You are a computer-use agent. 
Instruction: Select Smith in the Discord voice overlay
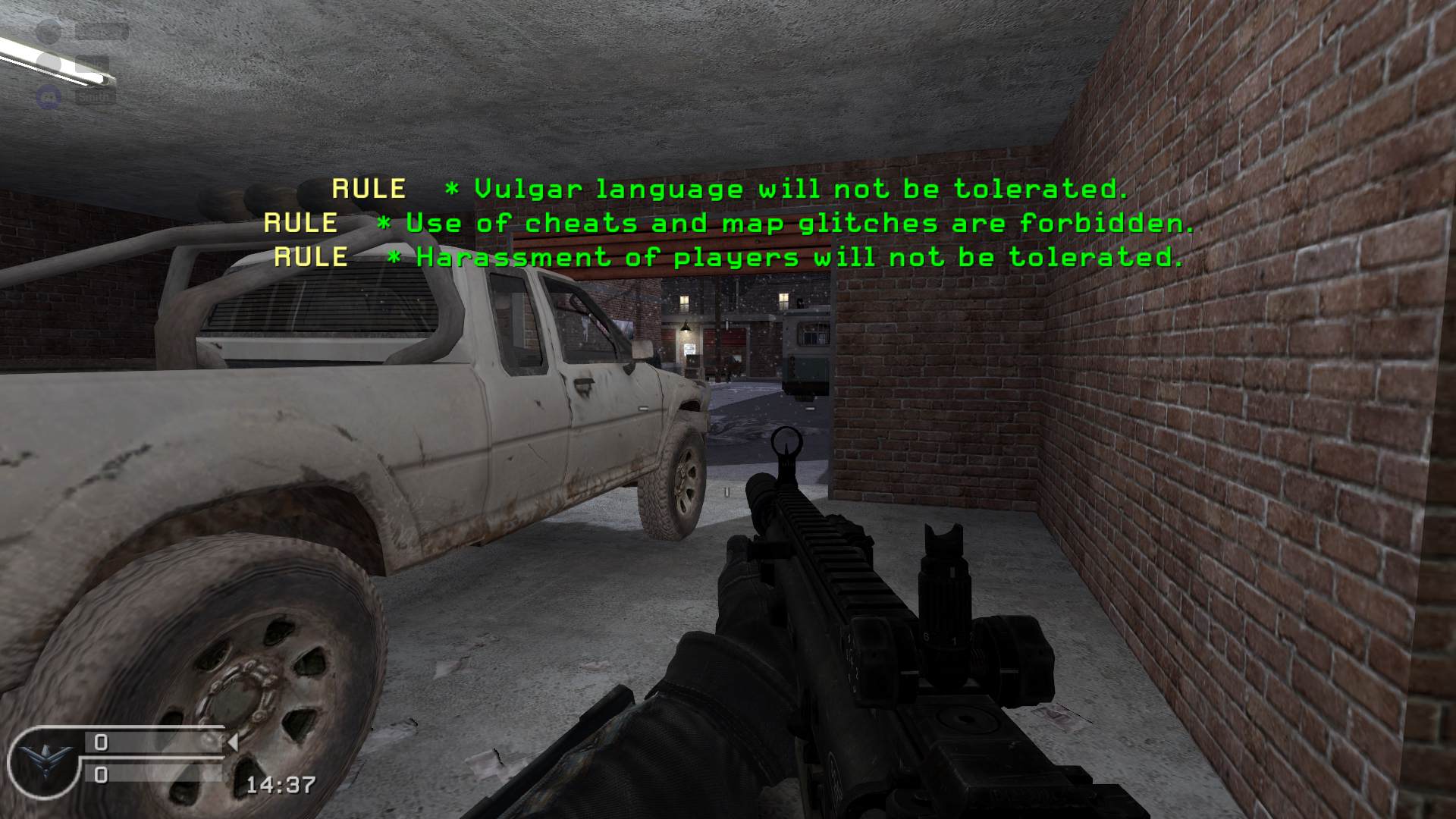[95, 97]
